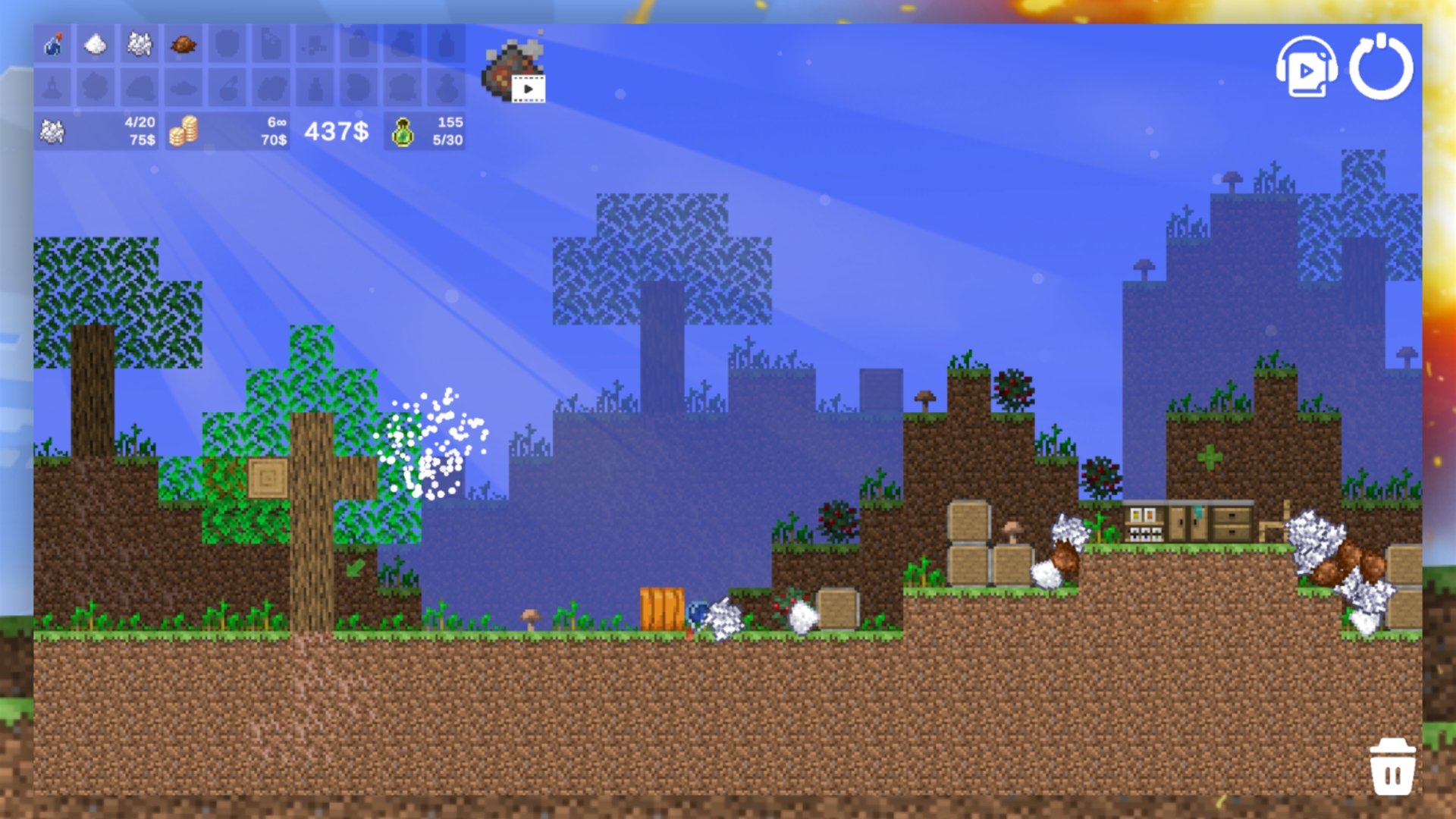Select the silver cobweb item
Screen dimensions: 1456x819
(140, 44)
